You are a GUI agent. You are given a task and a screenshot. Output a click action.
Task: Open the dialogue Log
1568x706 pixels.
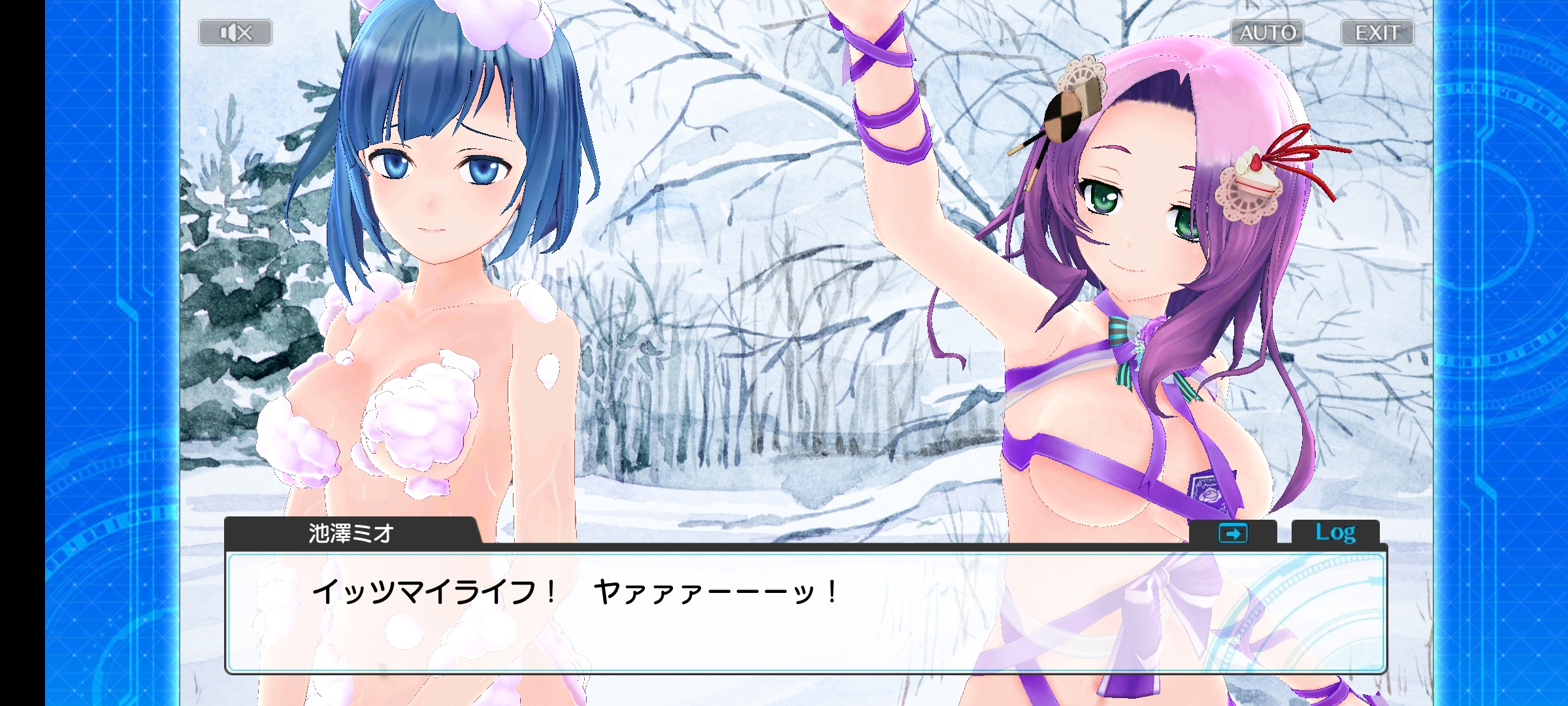pos(1335,533)
